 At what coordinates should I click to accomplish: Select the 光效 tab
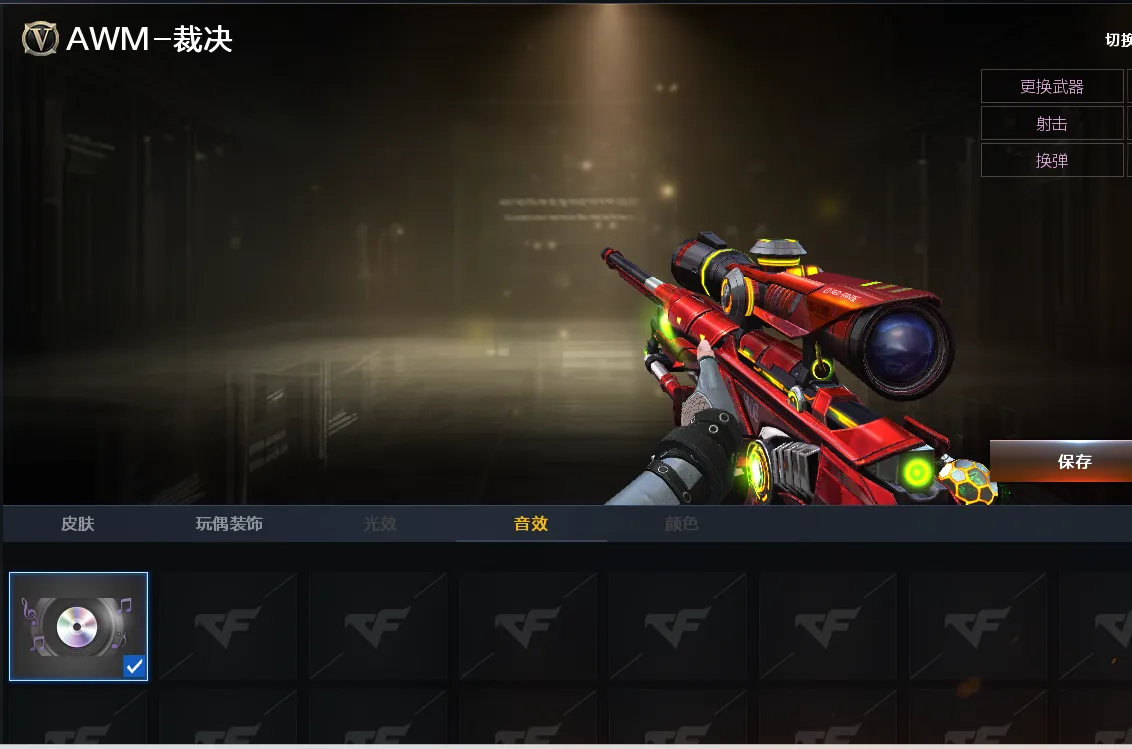(x=380, y=524)
